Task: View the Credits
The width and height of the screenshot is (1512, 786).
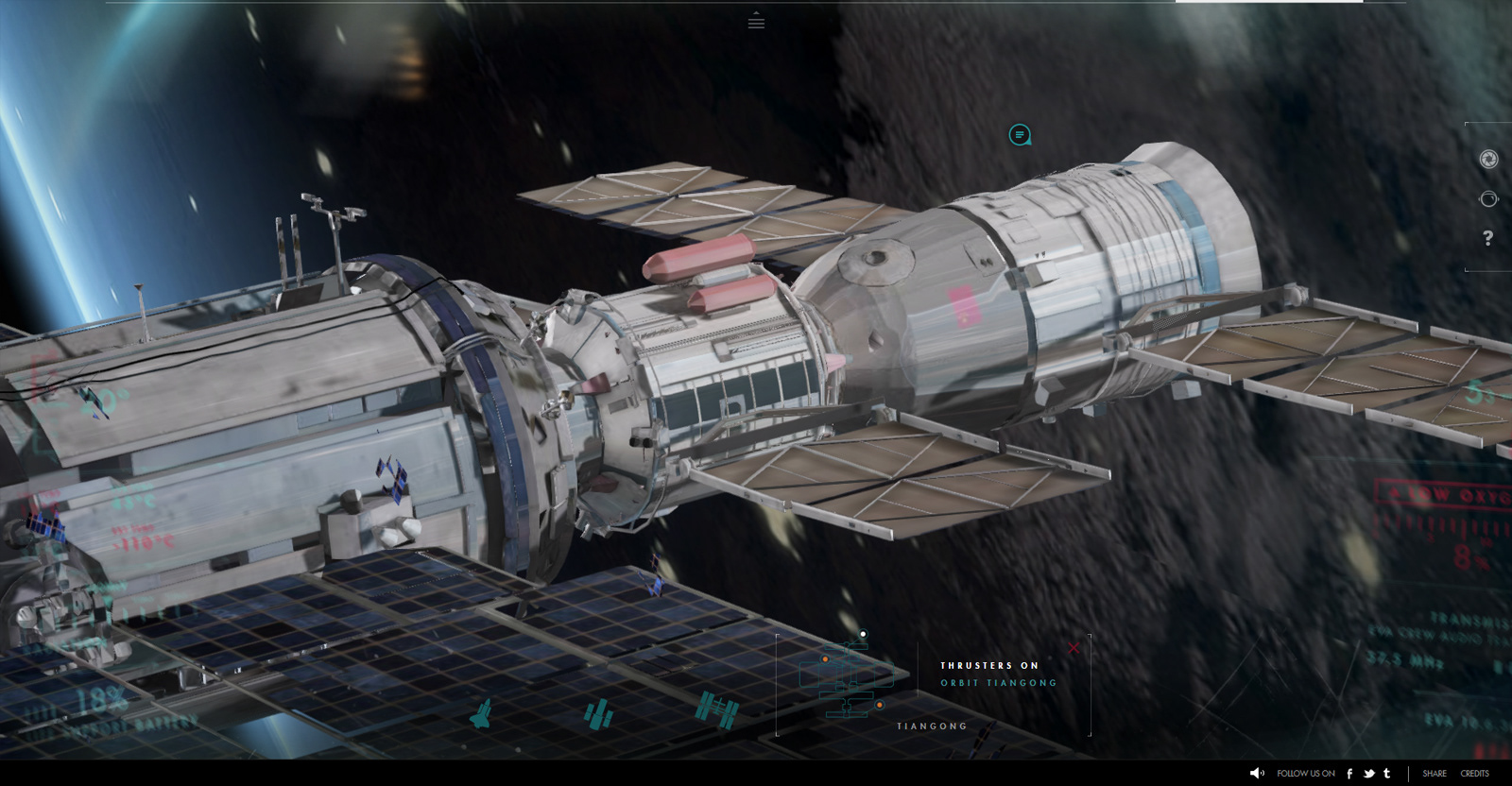Action: pyautogui.click(x=1474, y=773)
